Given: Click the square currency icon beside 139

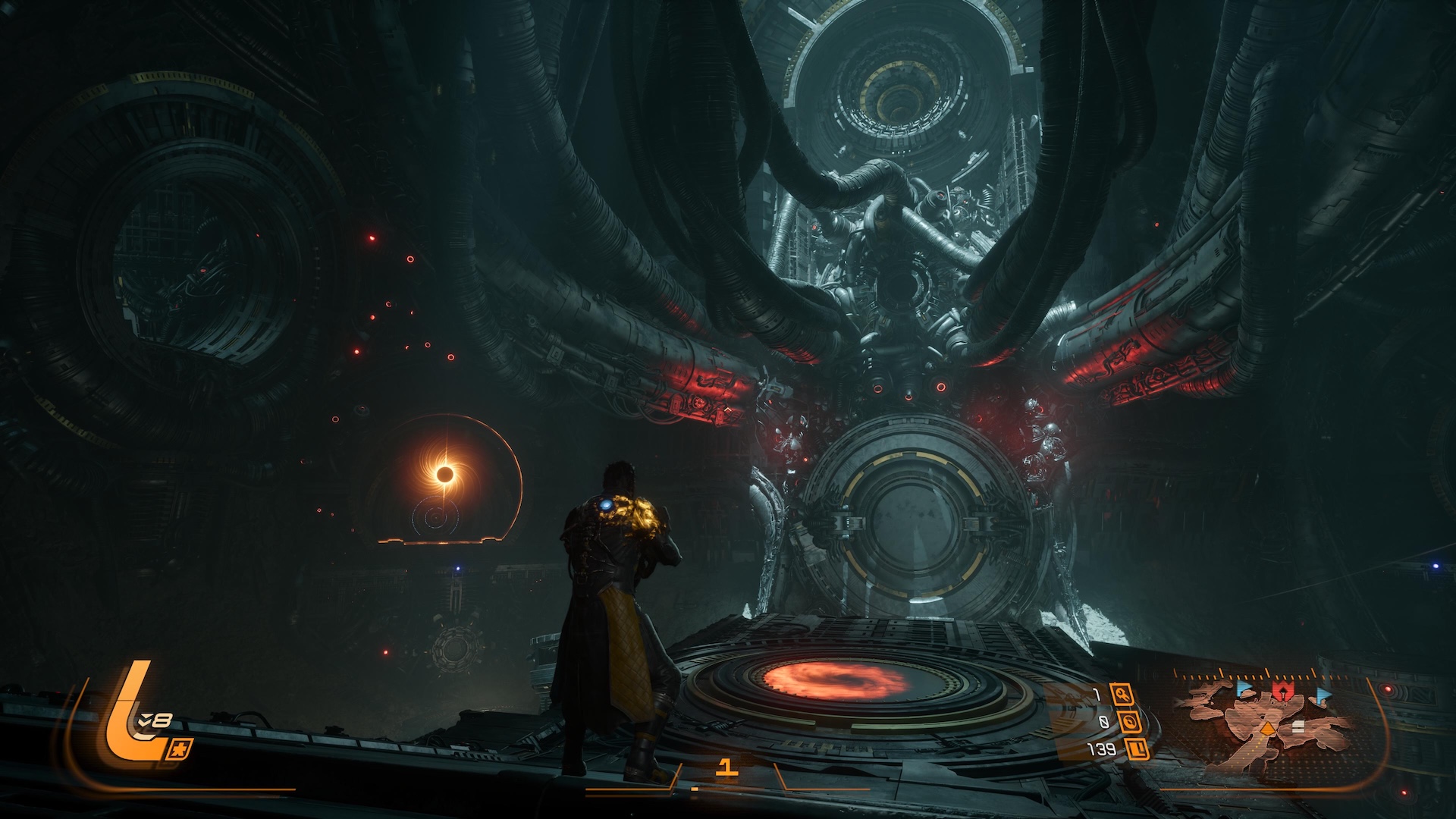Looking at the screenshot, I should pos(1137,750).
